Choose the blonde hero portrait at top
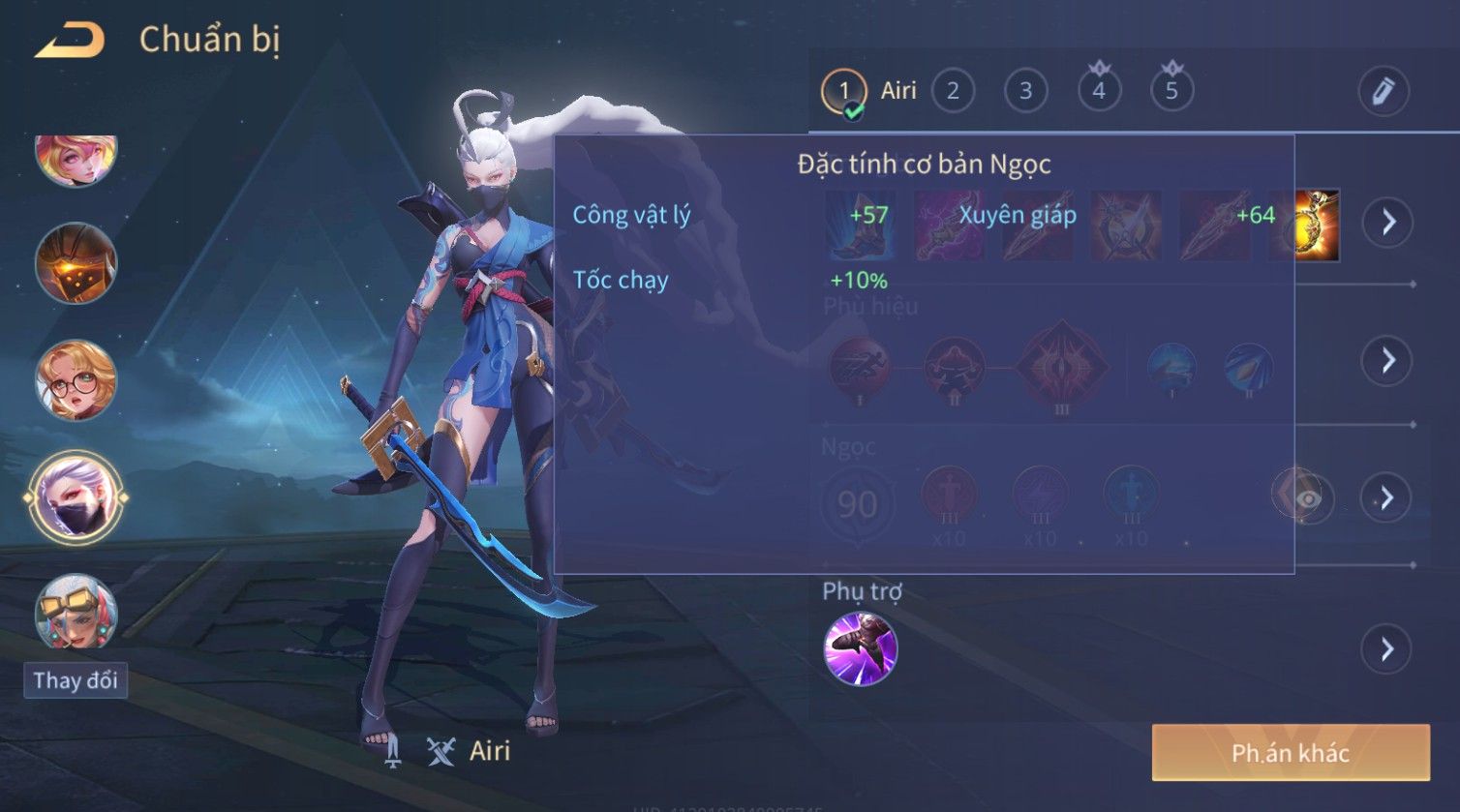The image size is (1460, 812). pyautogui.click(x=76, y=159)
